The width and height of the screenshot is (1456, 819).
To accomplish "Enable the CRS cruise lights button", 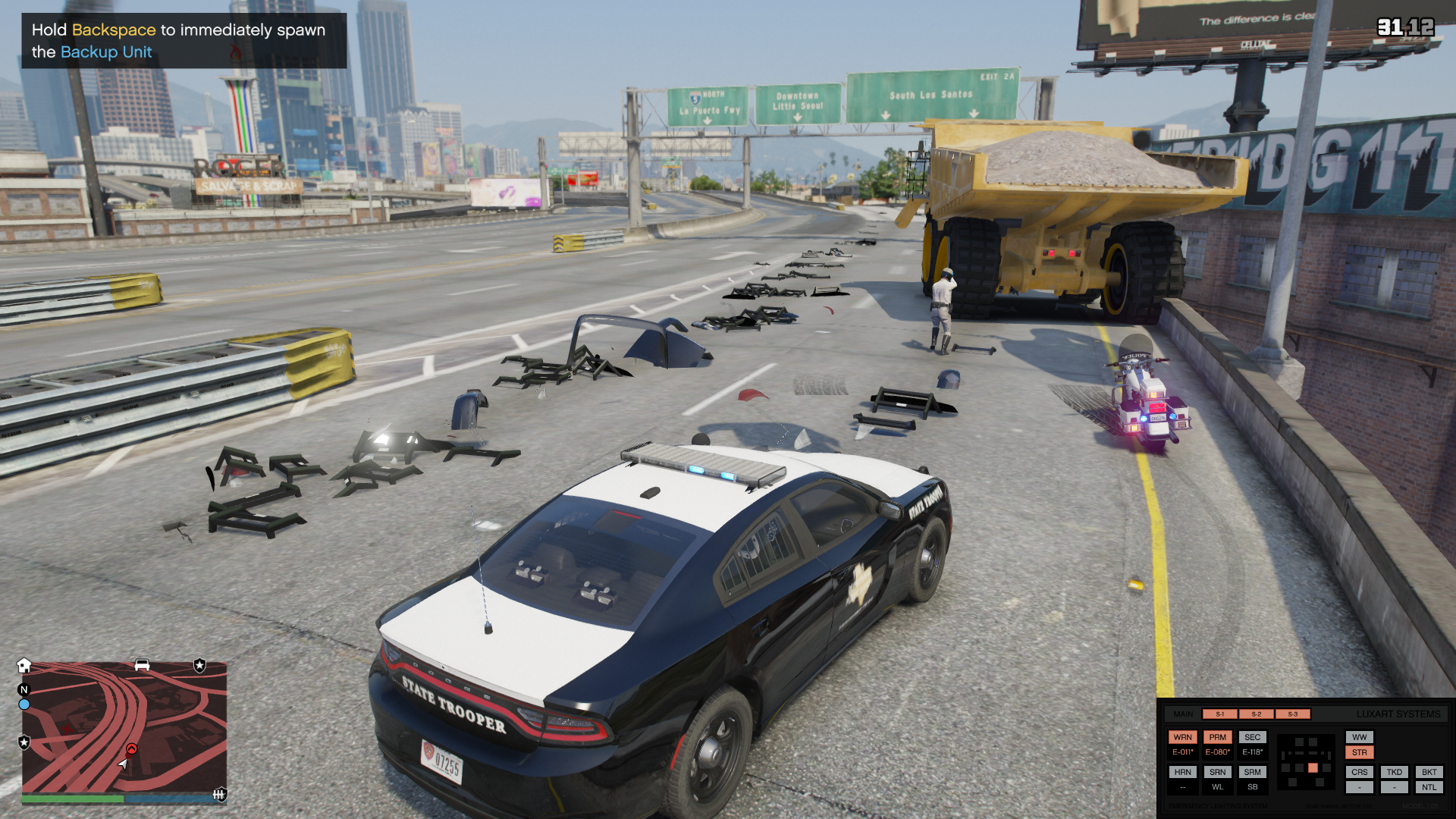I will coord(1359,772).
